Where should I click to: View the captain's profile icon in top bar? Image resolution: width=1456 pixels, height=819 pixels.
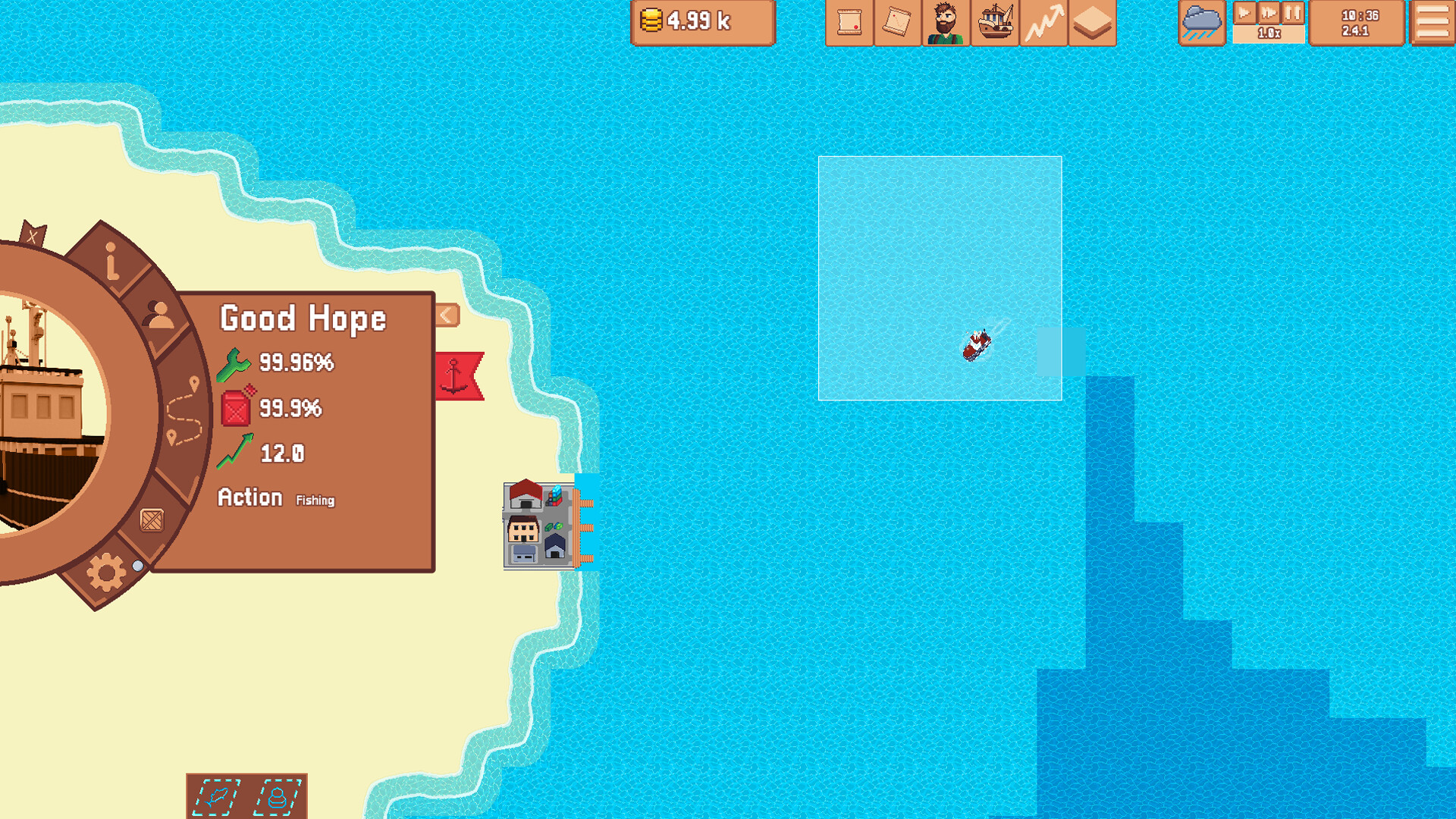[x=946, y=23]
